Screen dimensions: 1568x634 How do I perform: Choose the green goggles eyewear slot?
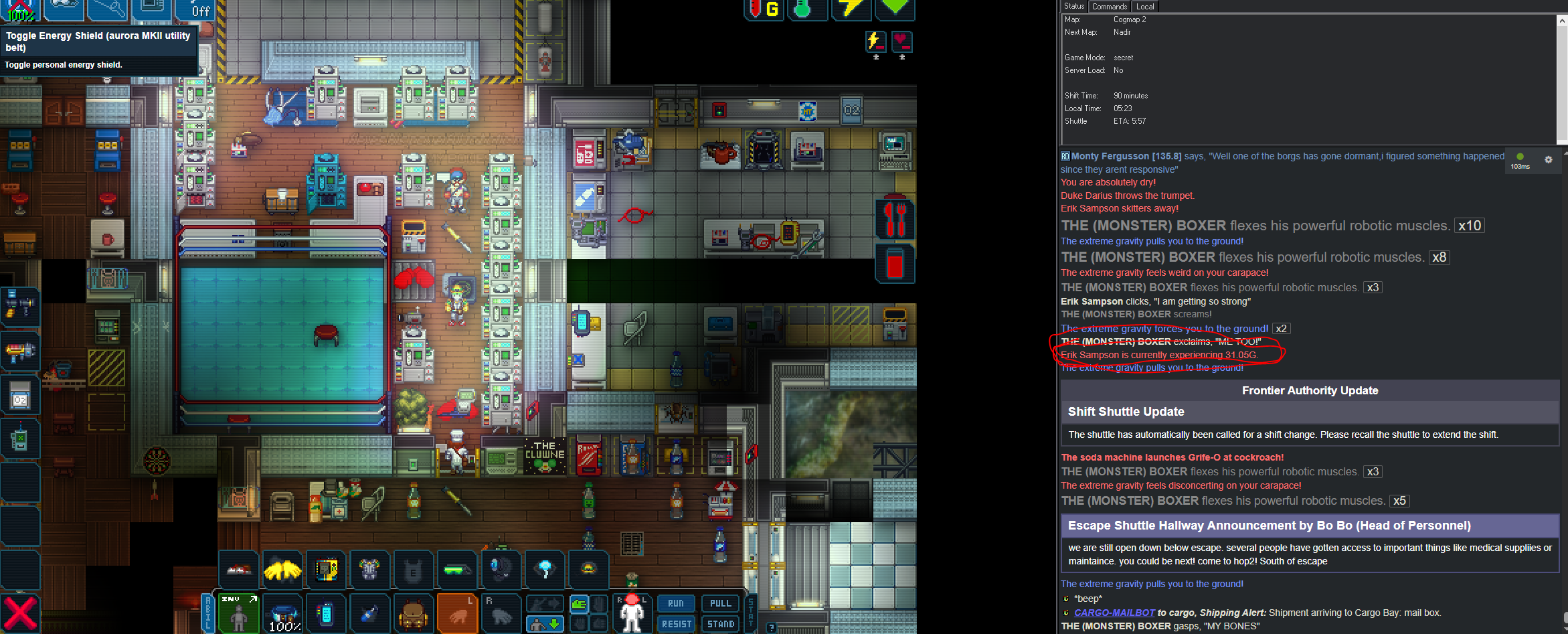[457, 570]
